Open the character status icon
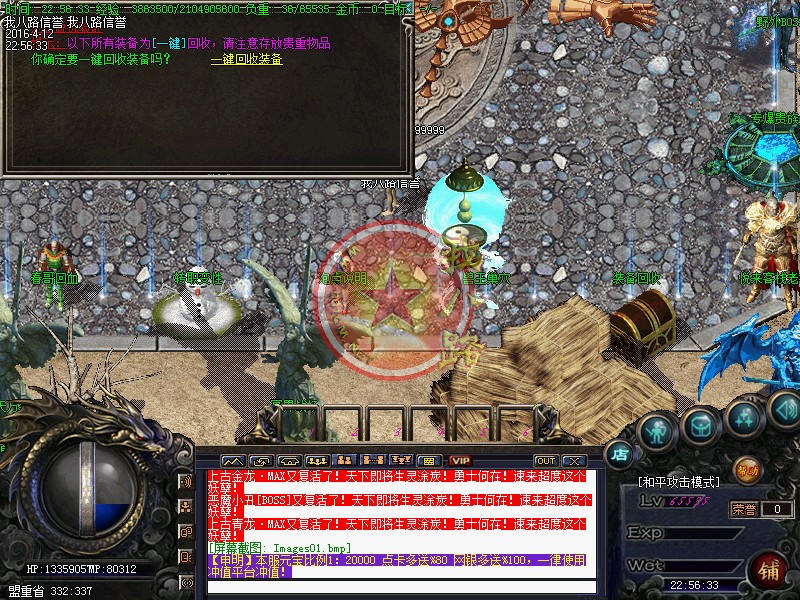Image resolution: width=800 pixels, height=600 pixels. pyautogui.click(x=657, y=430)
